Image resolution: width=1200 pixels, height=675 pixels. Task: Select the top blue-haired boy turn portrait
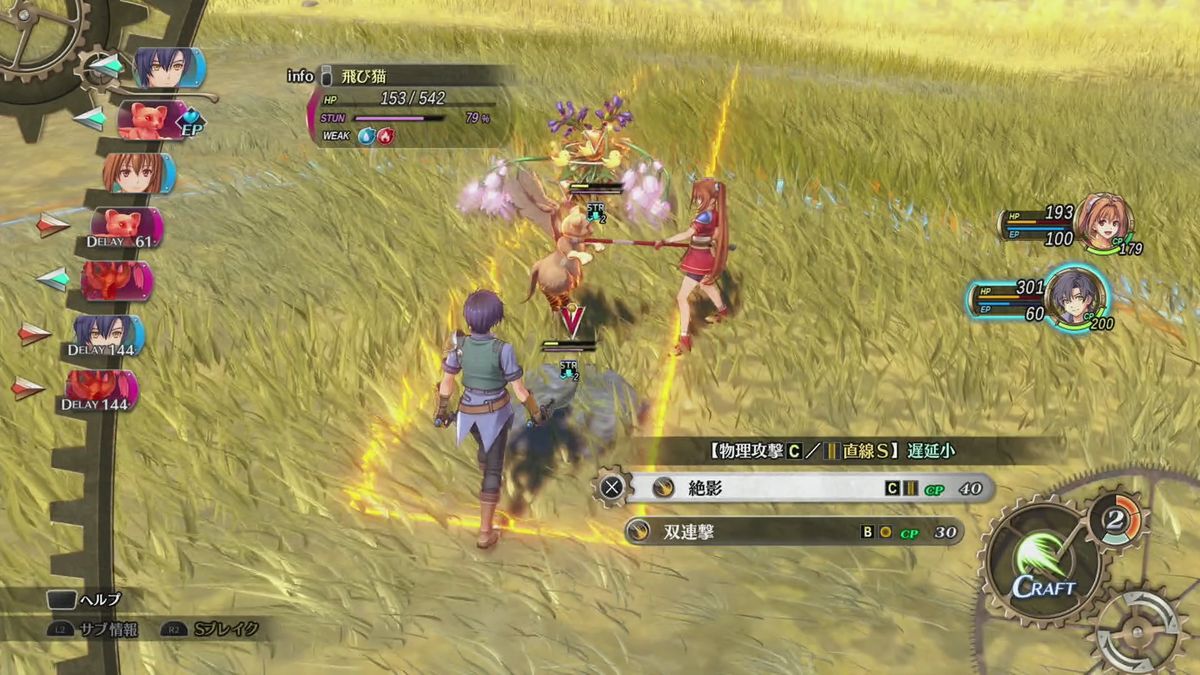click(166, 67)
